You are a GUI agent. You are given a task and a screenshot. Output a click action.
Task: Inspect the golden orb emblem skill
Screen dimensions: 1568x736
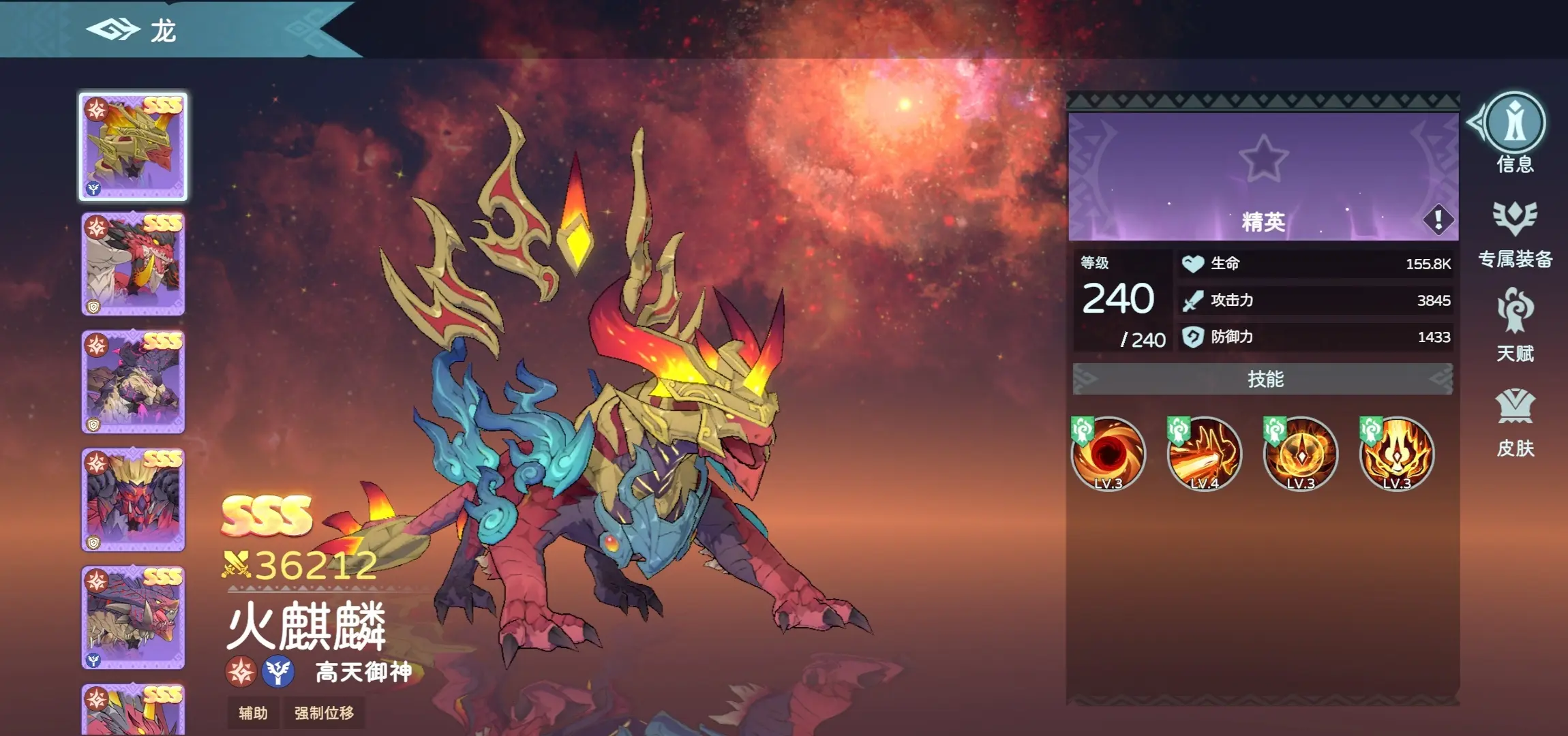coord(1301,453)
